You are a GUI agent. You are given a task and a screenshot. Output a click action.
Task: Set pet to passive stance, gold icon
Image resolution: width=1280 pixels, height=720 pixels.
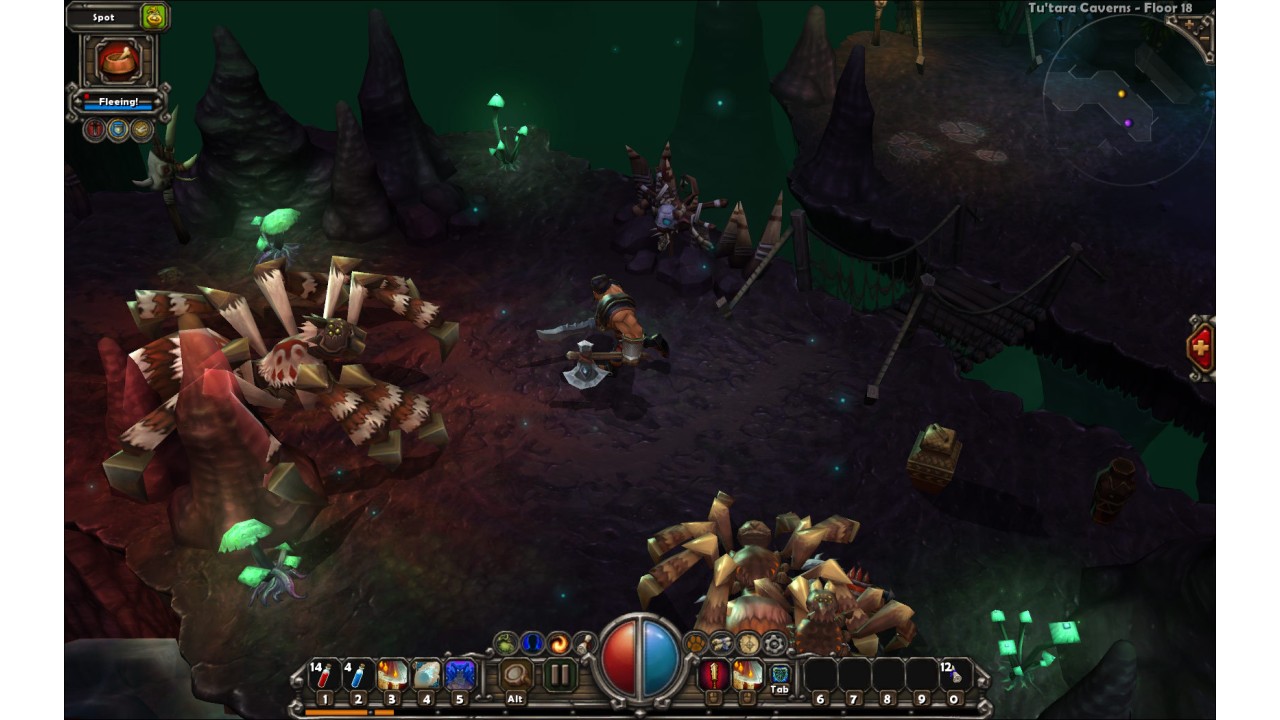coord(141,129)
